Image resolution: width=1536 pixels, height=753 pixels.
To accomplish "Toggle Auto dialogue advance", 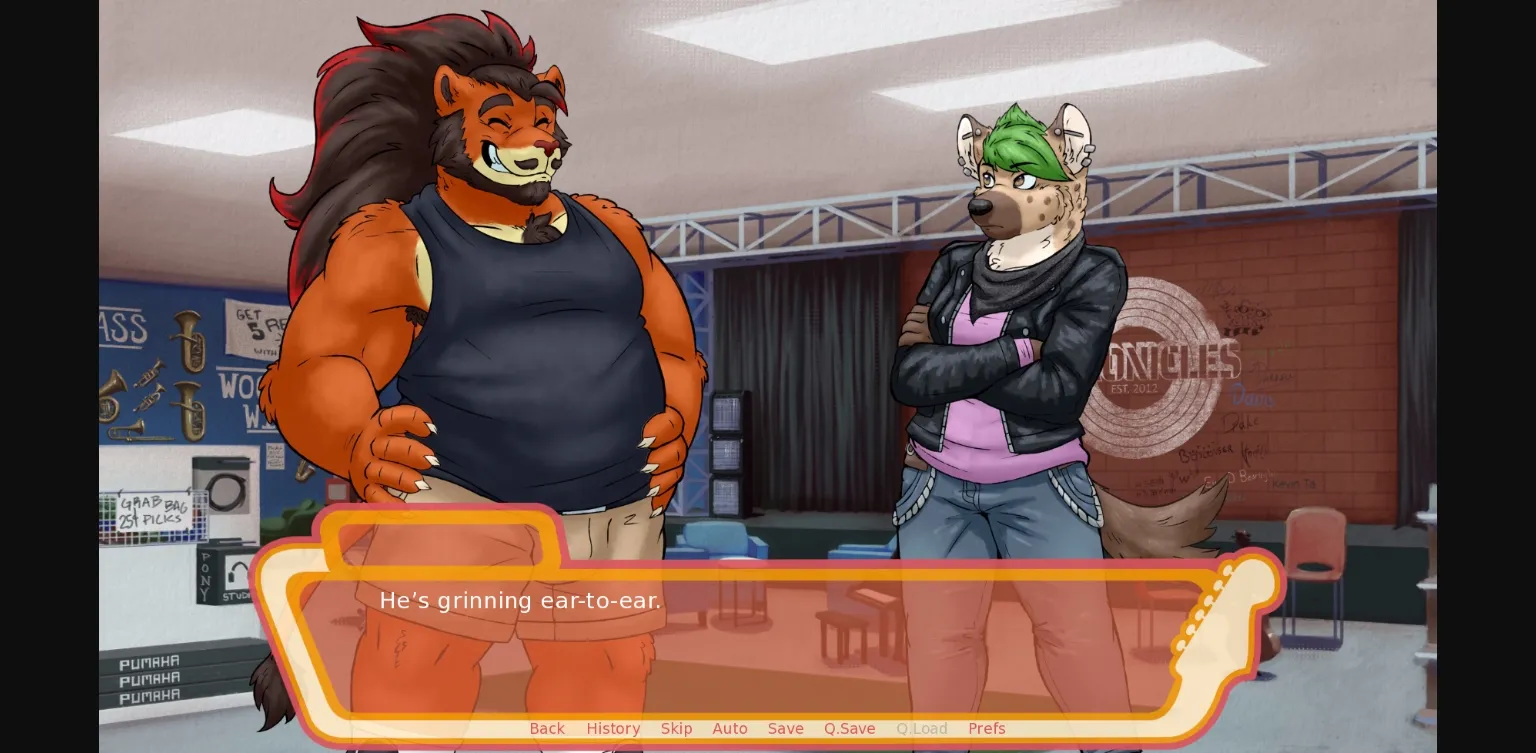I will click(730, 729).
